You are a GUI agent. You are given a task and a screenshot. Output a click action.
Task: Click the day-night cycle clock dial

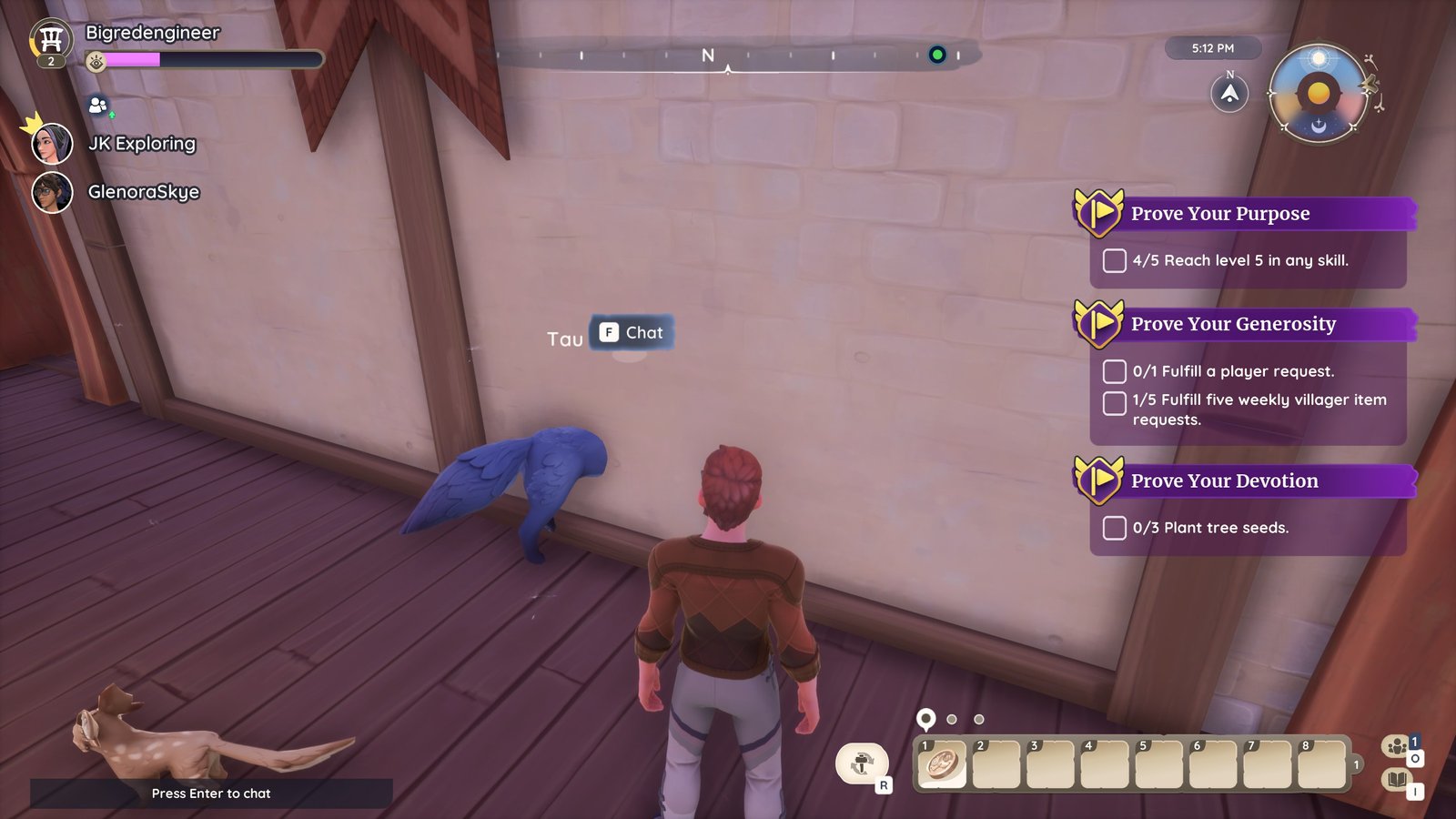click(x=1318, y=94)
